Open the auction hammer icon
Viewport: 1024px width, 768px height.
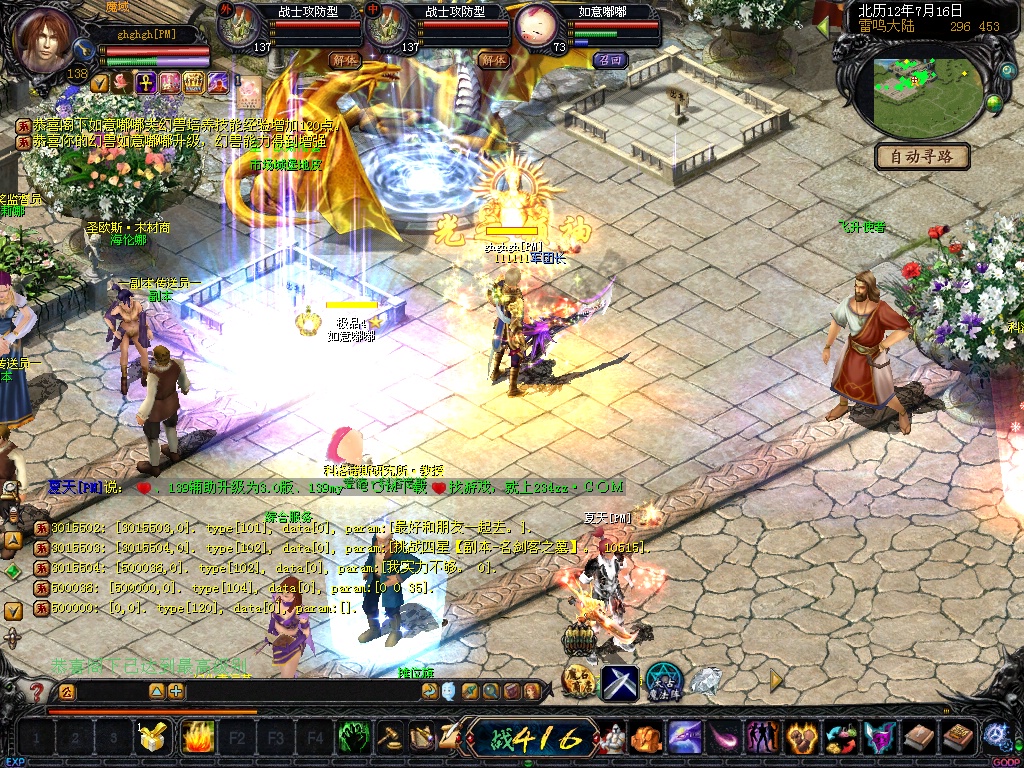(389, 738)
